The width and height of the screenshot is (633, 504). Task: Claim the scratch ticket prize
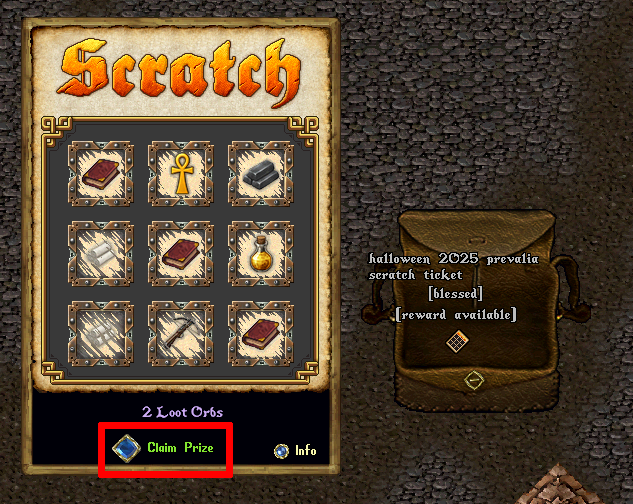coord(127,447)
